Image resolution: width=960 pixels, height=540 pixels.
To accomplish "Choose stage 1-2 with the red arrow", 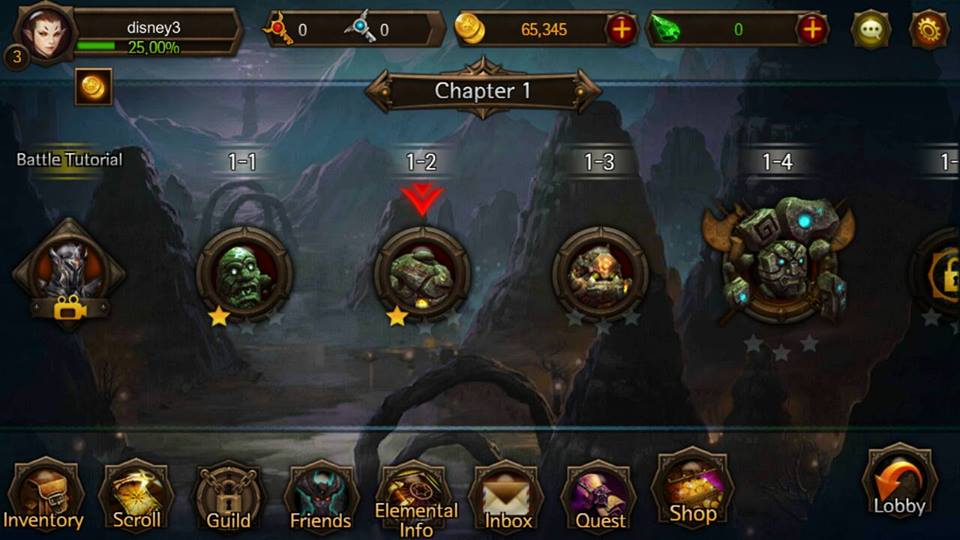I will tap(421, 272).
